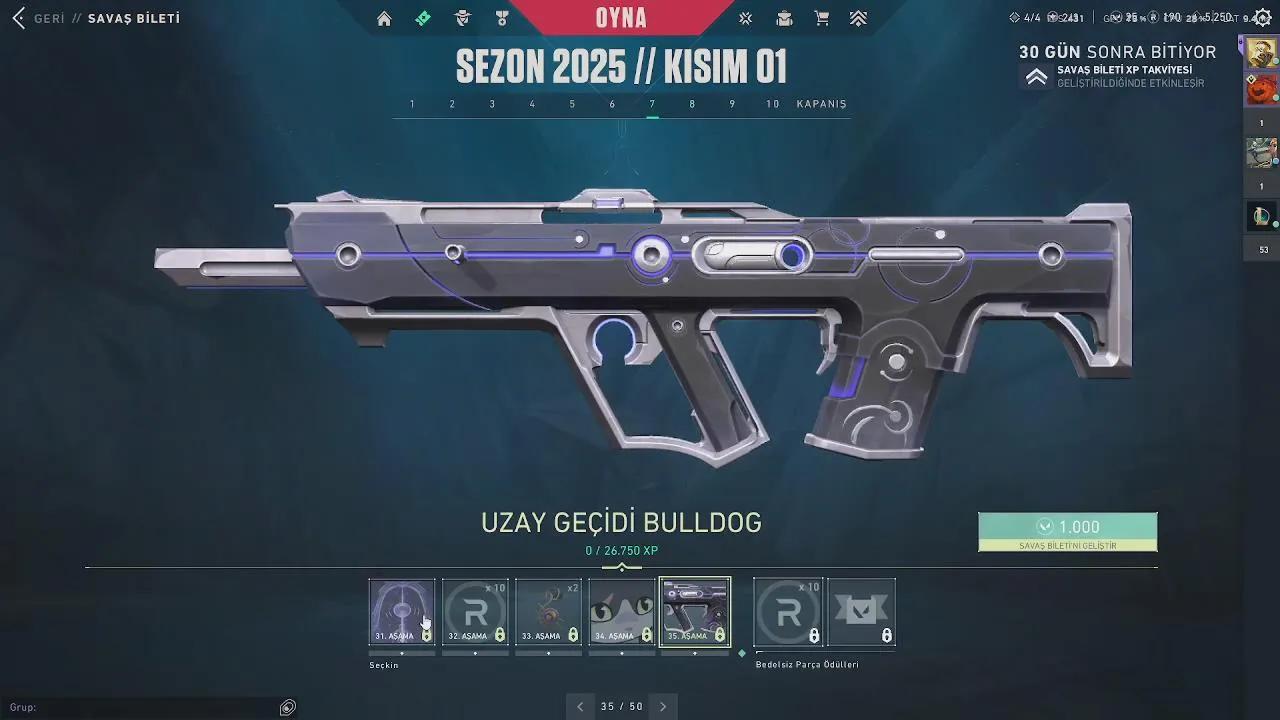Select the tier 32 Radianite reward
This screenshot has width=1280, height=720.
475,611
